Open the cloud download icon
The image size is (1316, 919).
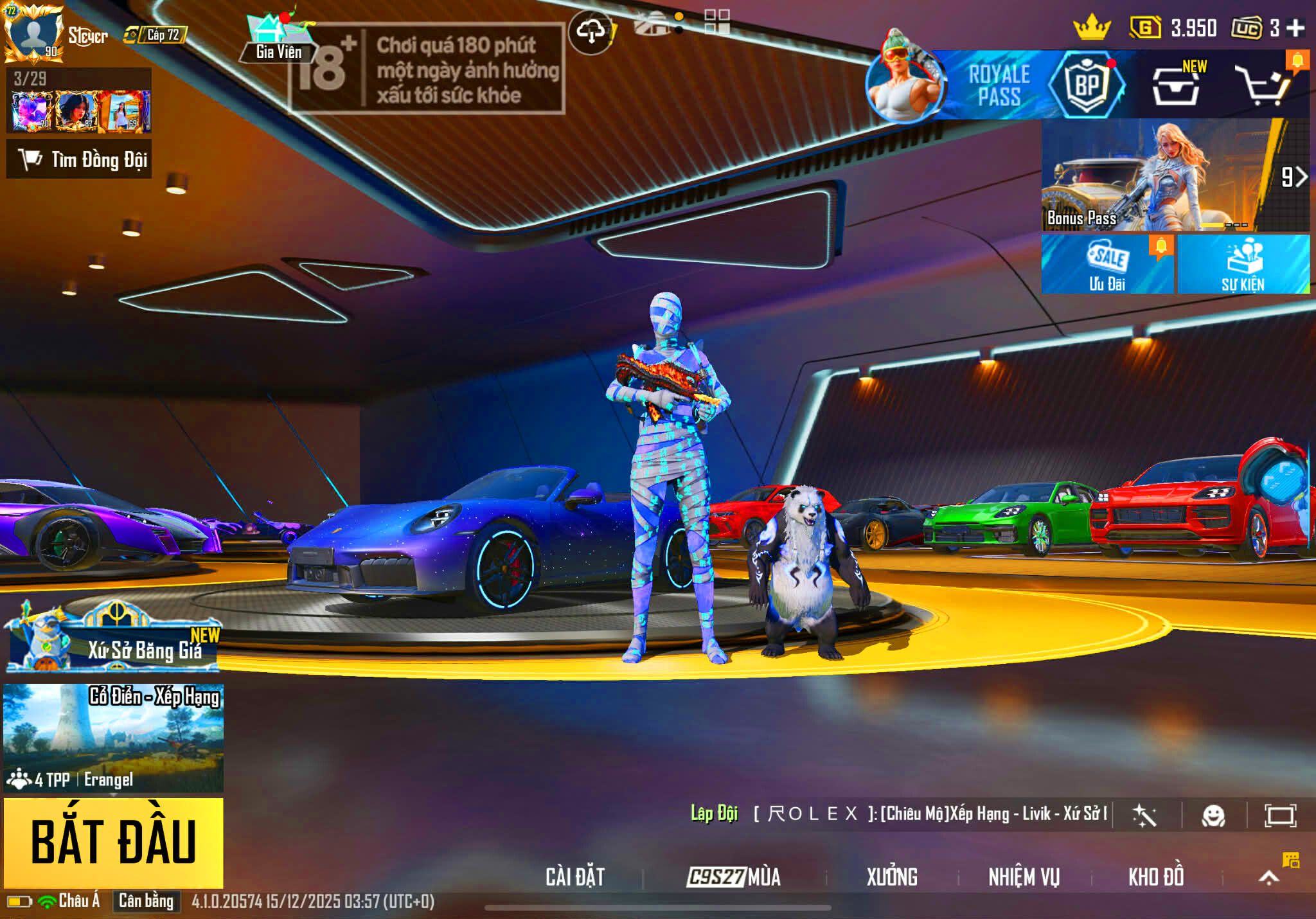point(591,31)
